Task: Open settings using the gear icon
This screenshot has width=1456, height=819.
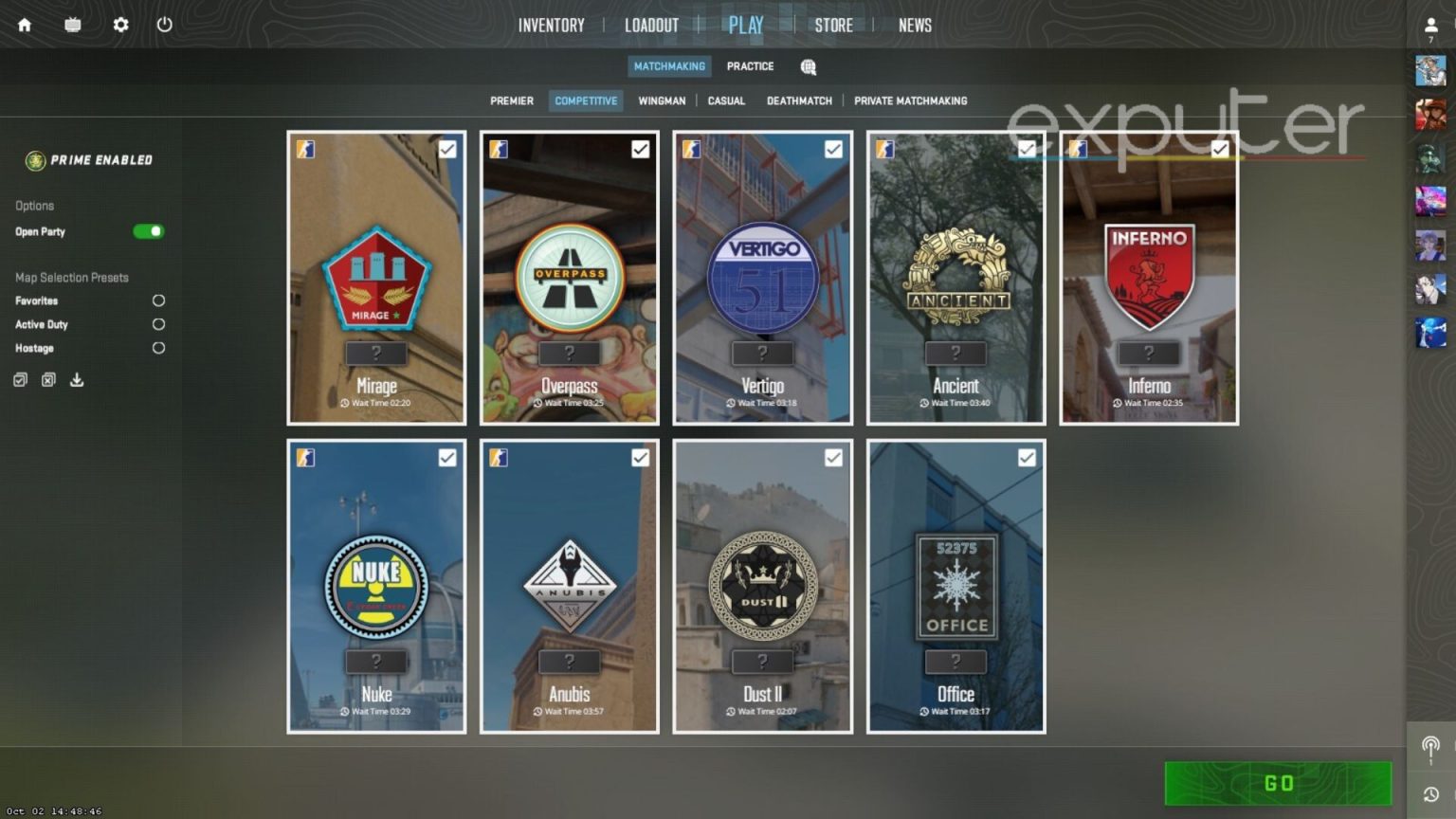Action: 119,25
